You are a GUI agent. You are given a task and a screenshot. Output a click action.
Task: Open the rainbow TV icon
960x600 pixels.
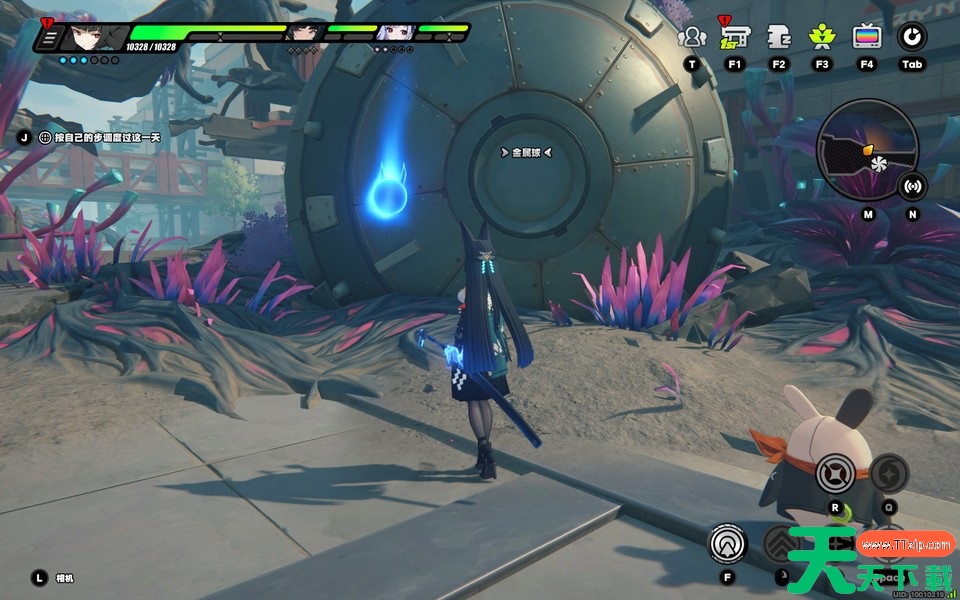click(x=866, y=38)
